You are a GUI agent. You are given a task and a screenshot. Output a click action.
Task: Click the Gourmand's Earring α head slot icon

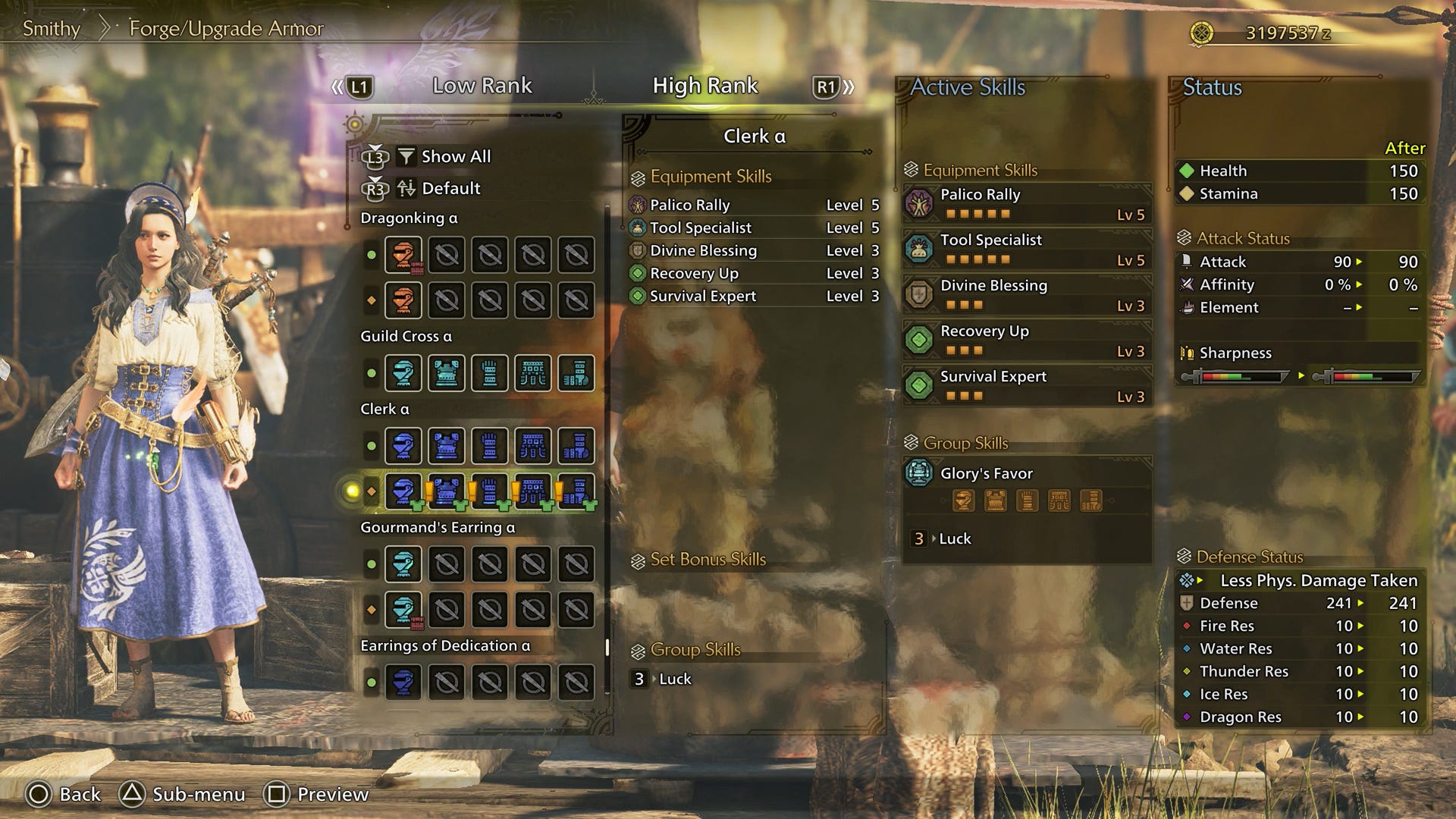[x=406, y=563]
